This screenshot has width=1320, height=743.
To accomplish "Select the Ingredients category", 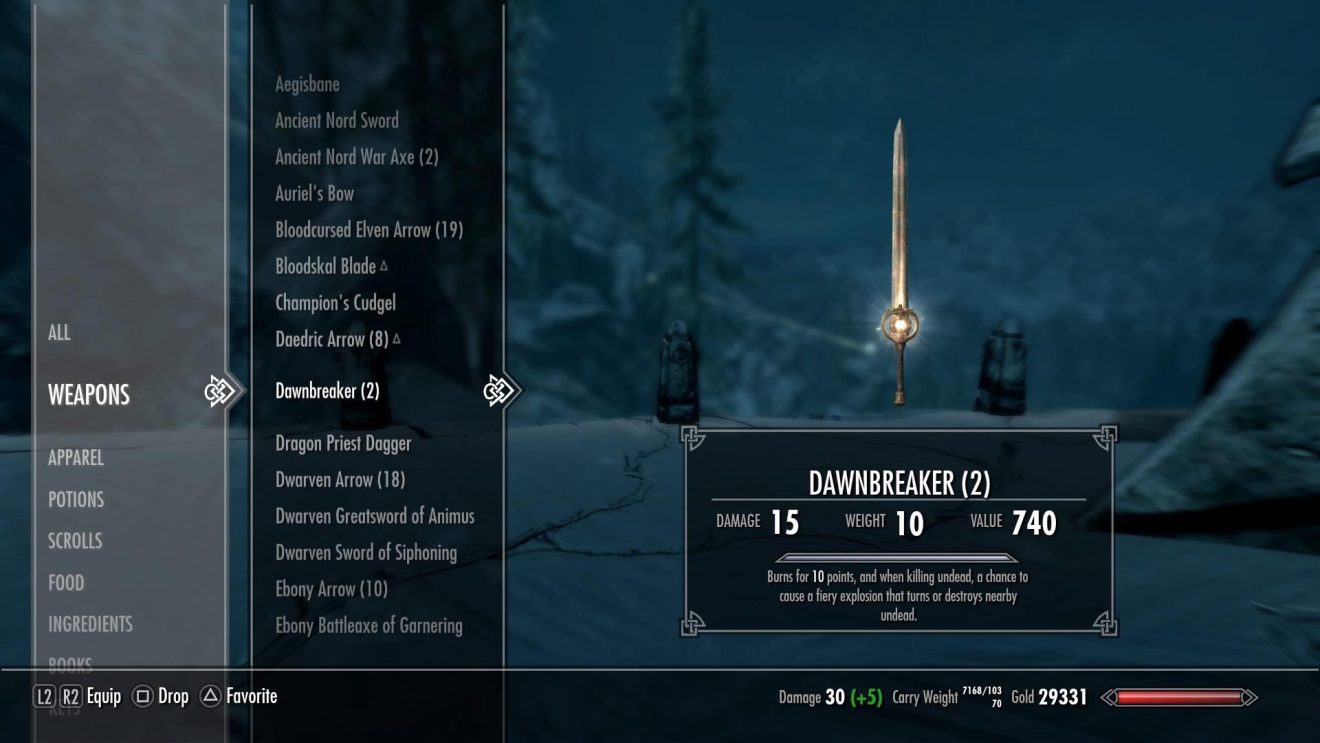I will (x=90, y=624).
